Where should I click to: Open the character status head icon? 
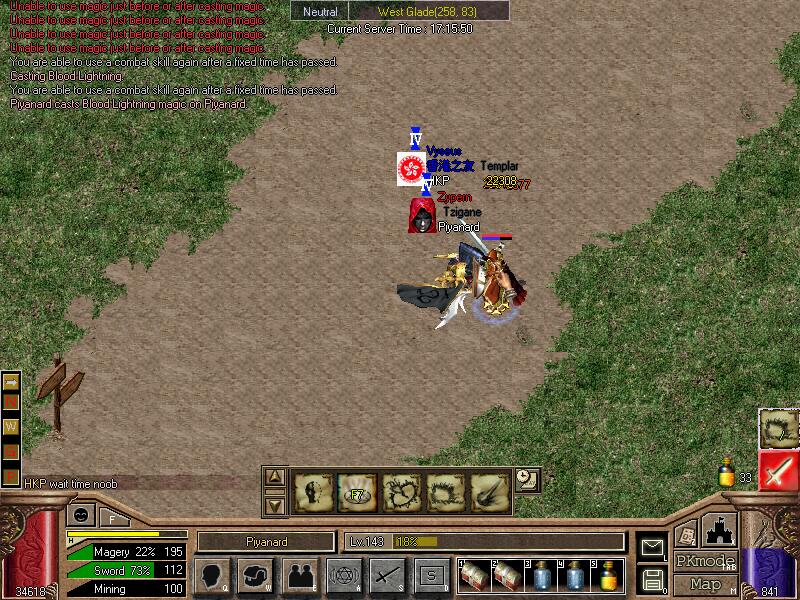click(211, 575)
